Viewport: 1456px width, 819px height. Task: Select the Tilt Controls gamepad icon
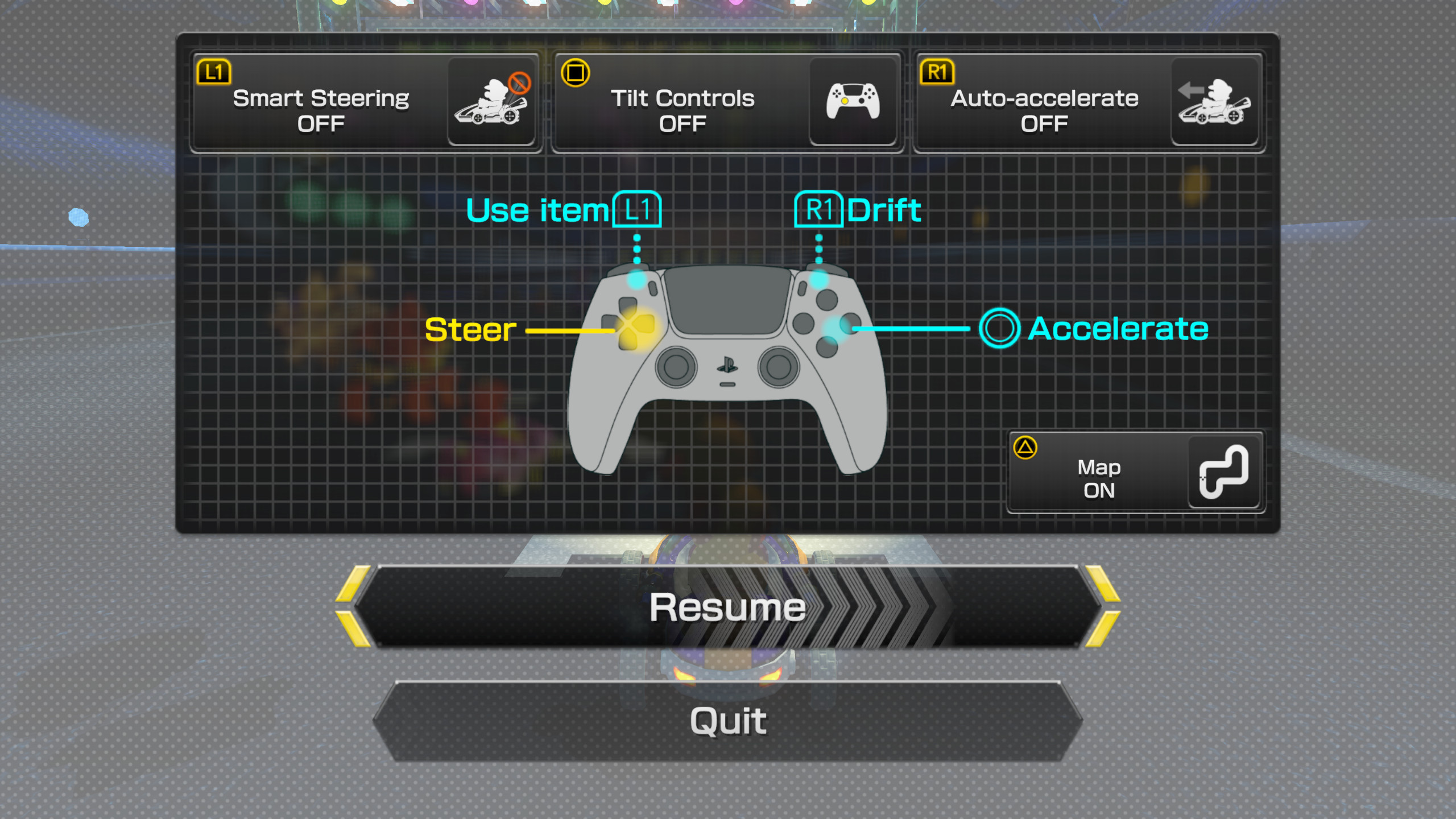853,102
